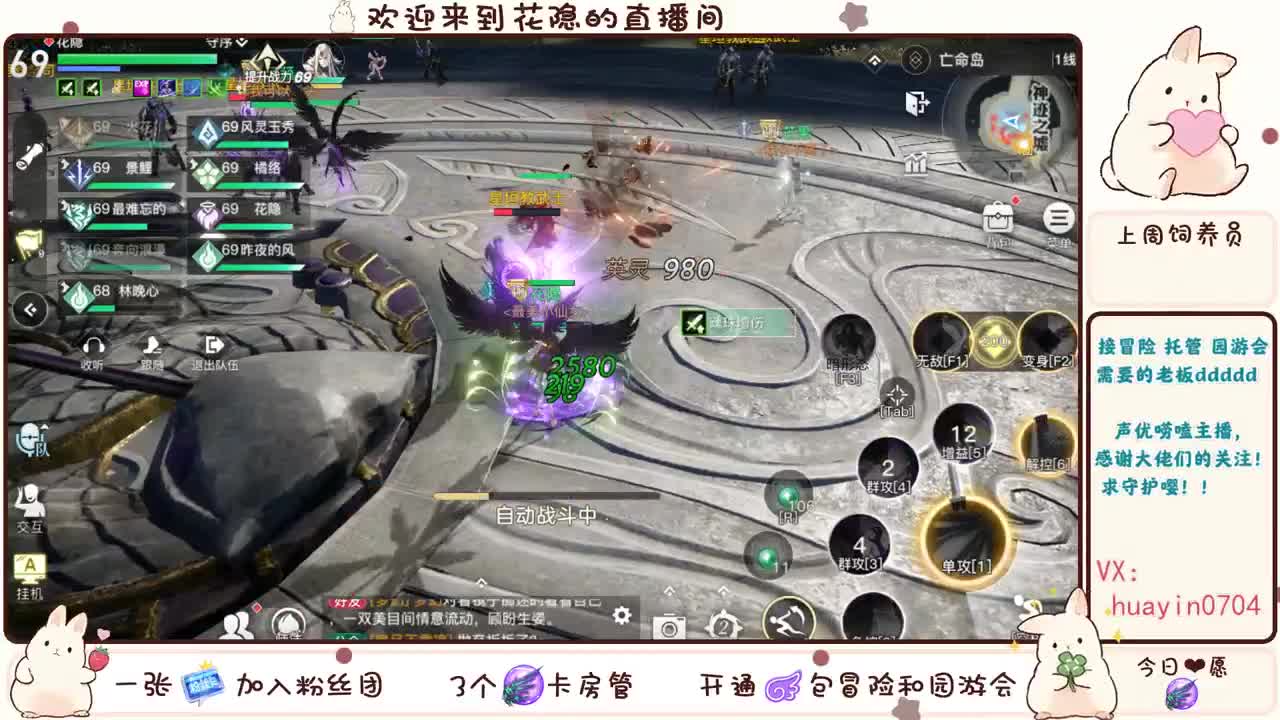Take a screenshot with the camera icon
The image size is (1280, 720).
(668, 627)
